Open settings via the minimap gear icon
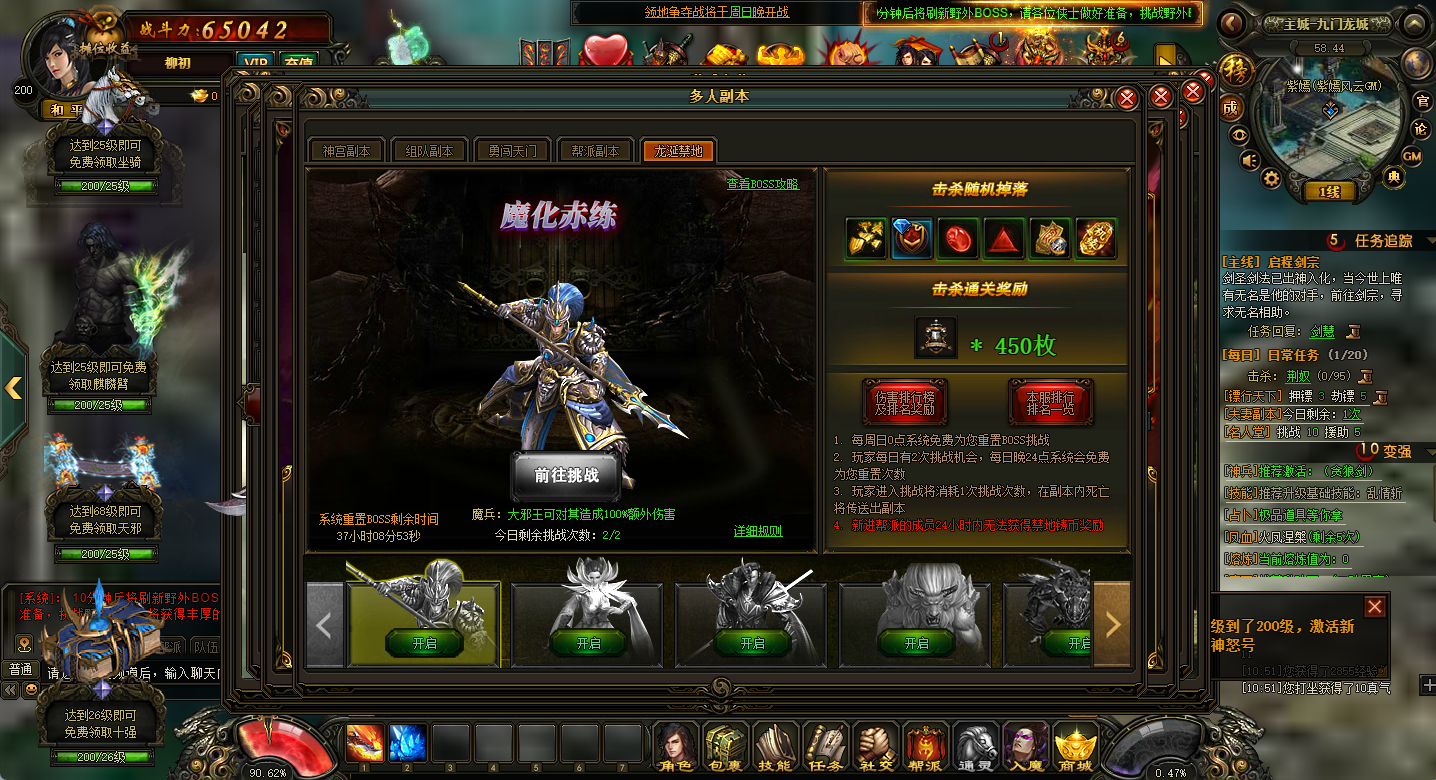Screen dimensions: 1436x780 coord(1271,179)
